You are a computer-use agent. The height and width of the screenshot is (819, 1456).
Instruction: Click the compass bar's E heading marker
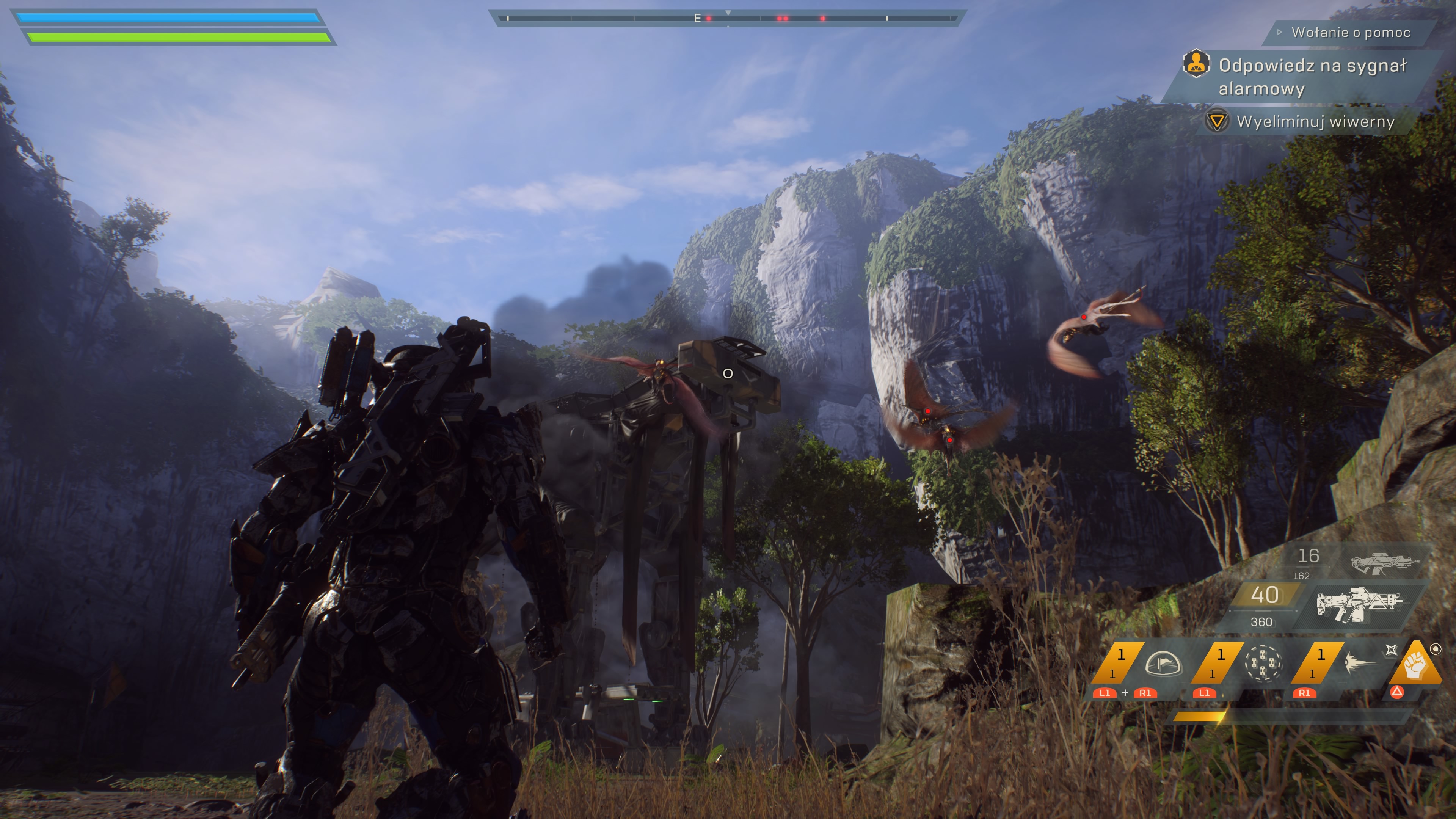click(697, 19)
